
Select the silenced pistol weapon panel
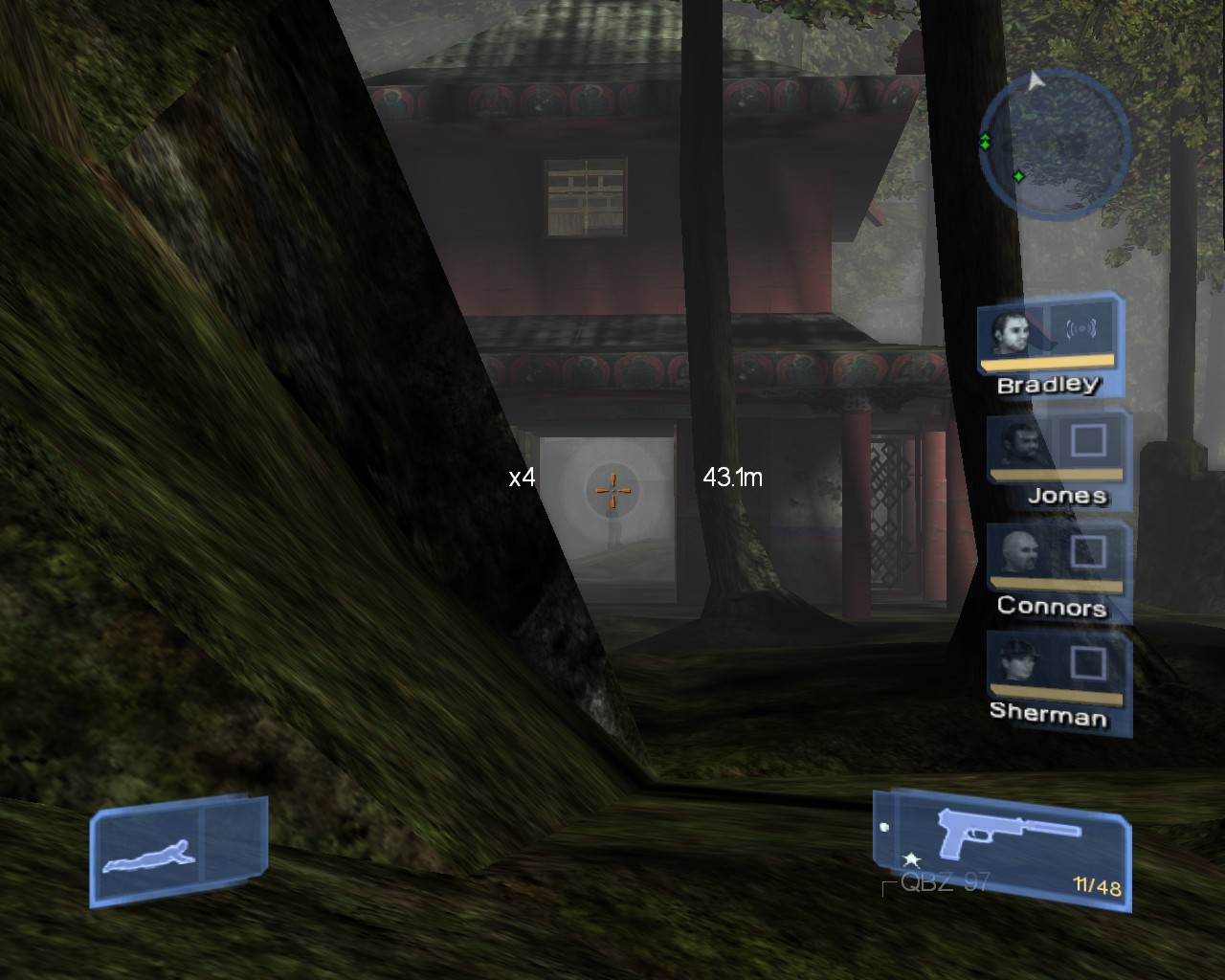[x=1002, y=844]
